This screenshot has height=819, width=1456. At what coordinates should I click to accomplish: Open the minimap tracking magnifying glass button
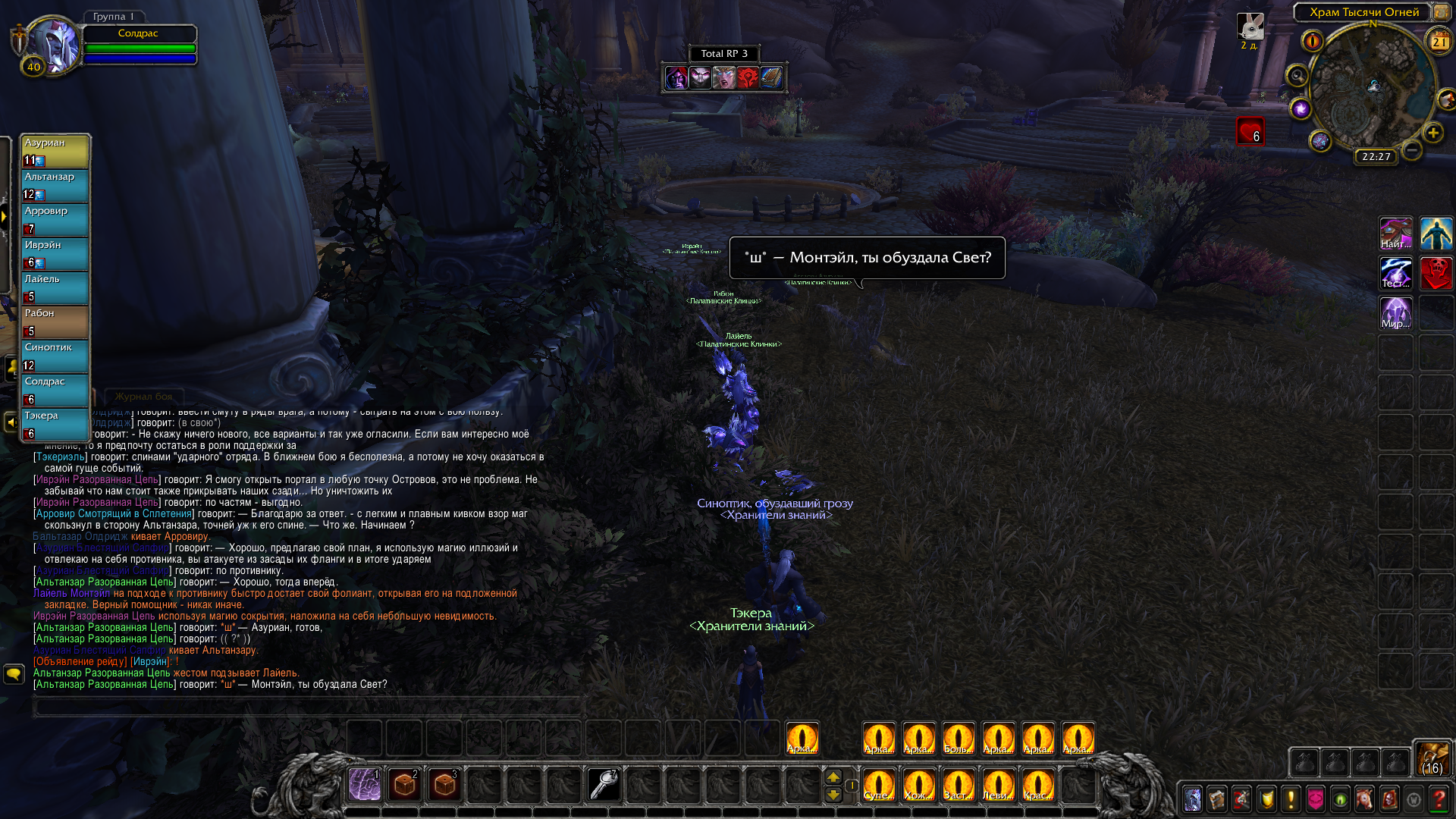coord(1298,75)
